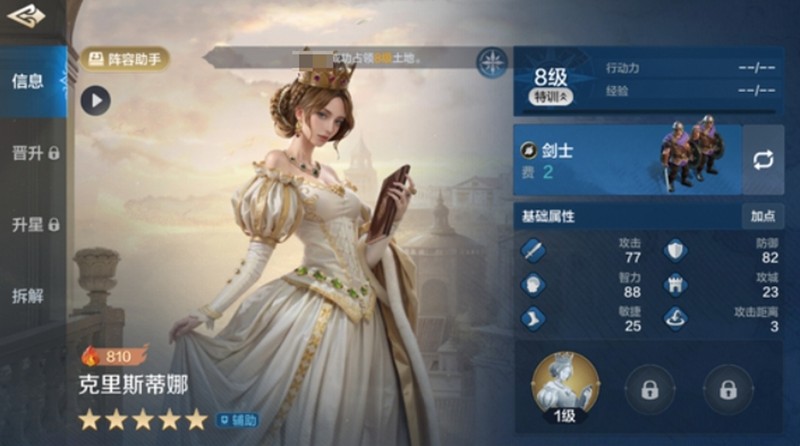Open 加点 attribute point allocation

click(762, 216)
